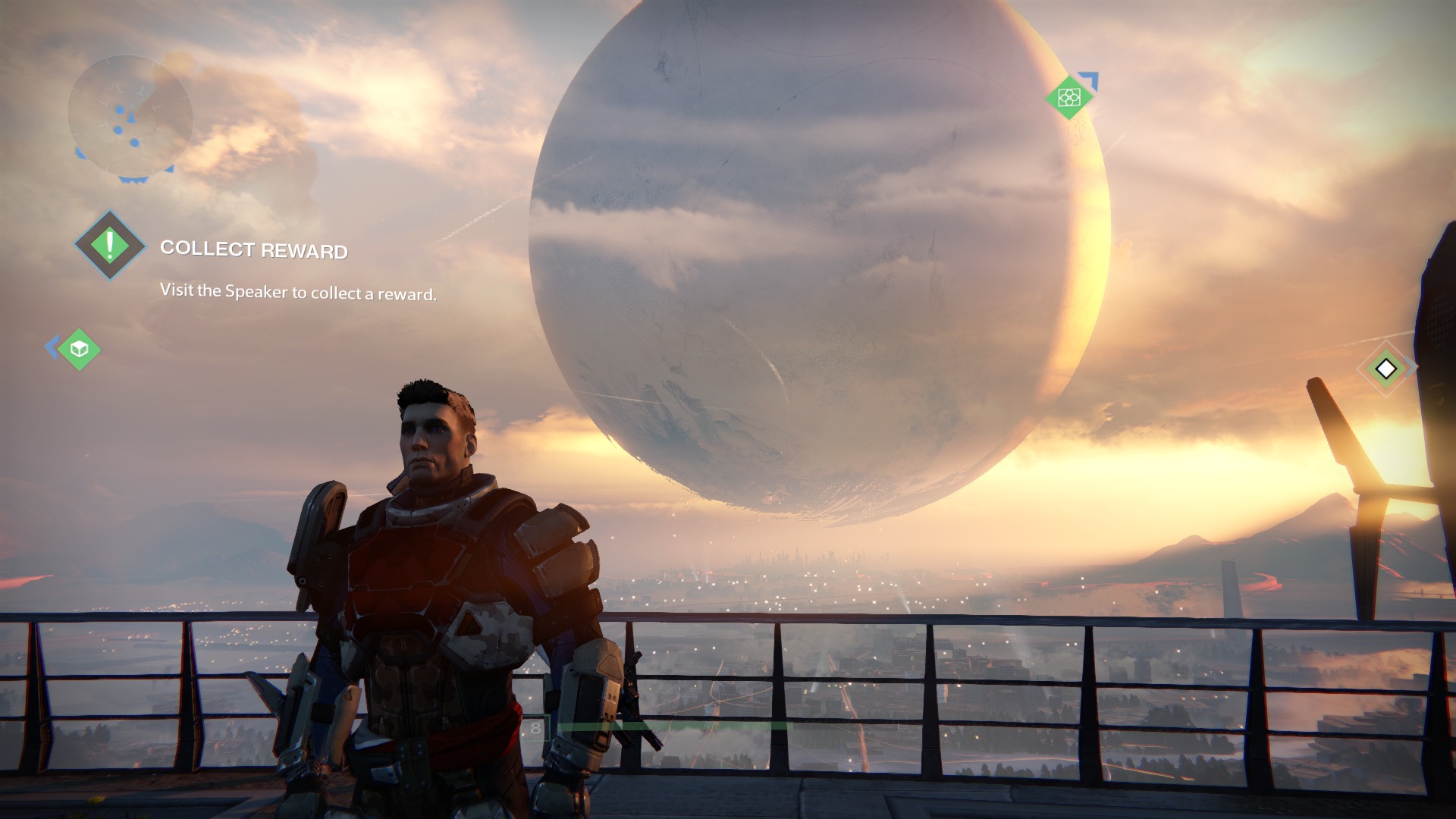The width and height of the screenshot is (1456, 819).
Task: Select the green hexagon-pattern waypoint marker
Action: pyautogui.click(x=1068, y=97)
